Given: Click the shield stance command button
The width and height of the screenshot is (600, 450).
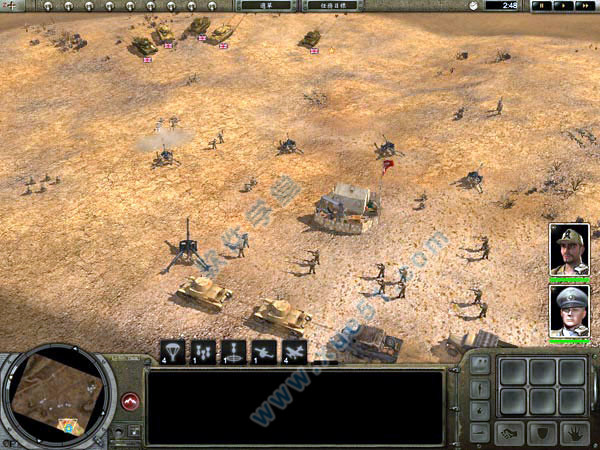Looking at the screenshot, I should (541, 432).
